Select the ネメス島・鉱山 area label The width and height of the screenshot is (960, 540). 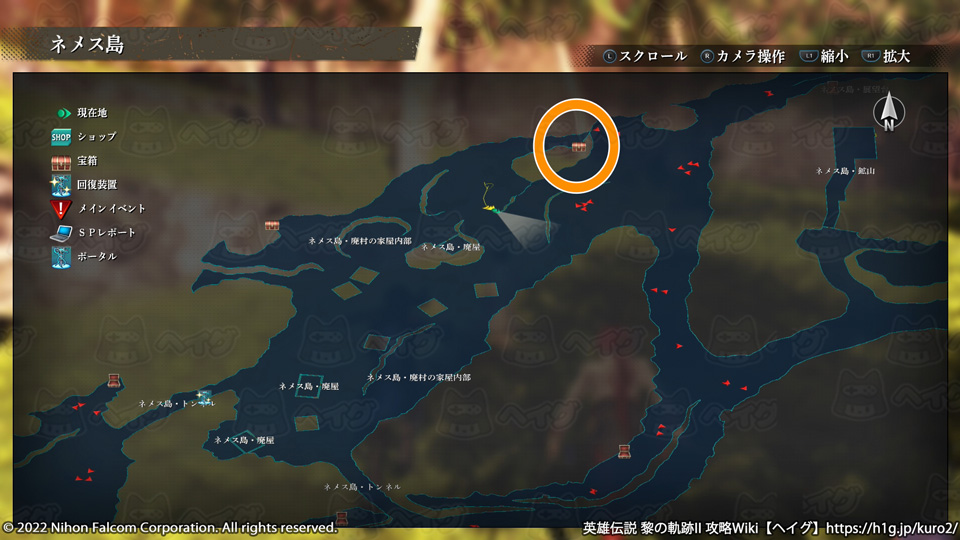pyautogui.click(x=846, y=171)
